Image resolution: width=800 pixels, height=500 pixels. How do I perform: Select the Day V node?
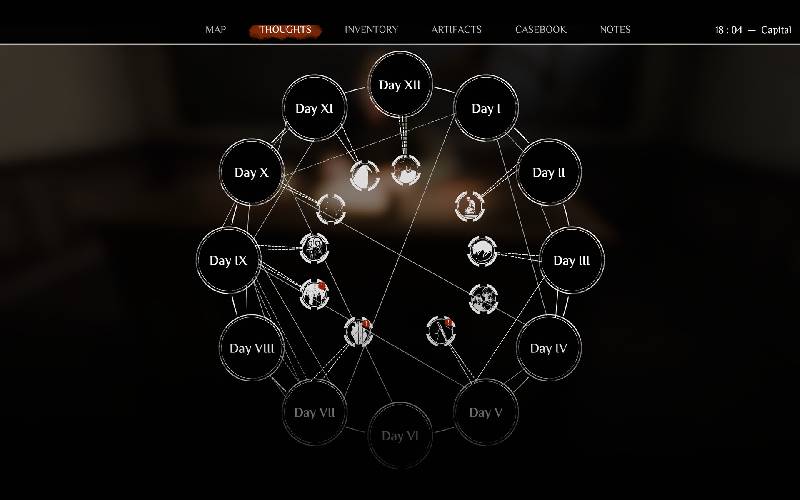485,412
